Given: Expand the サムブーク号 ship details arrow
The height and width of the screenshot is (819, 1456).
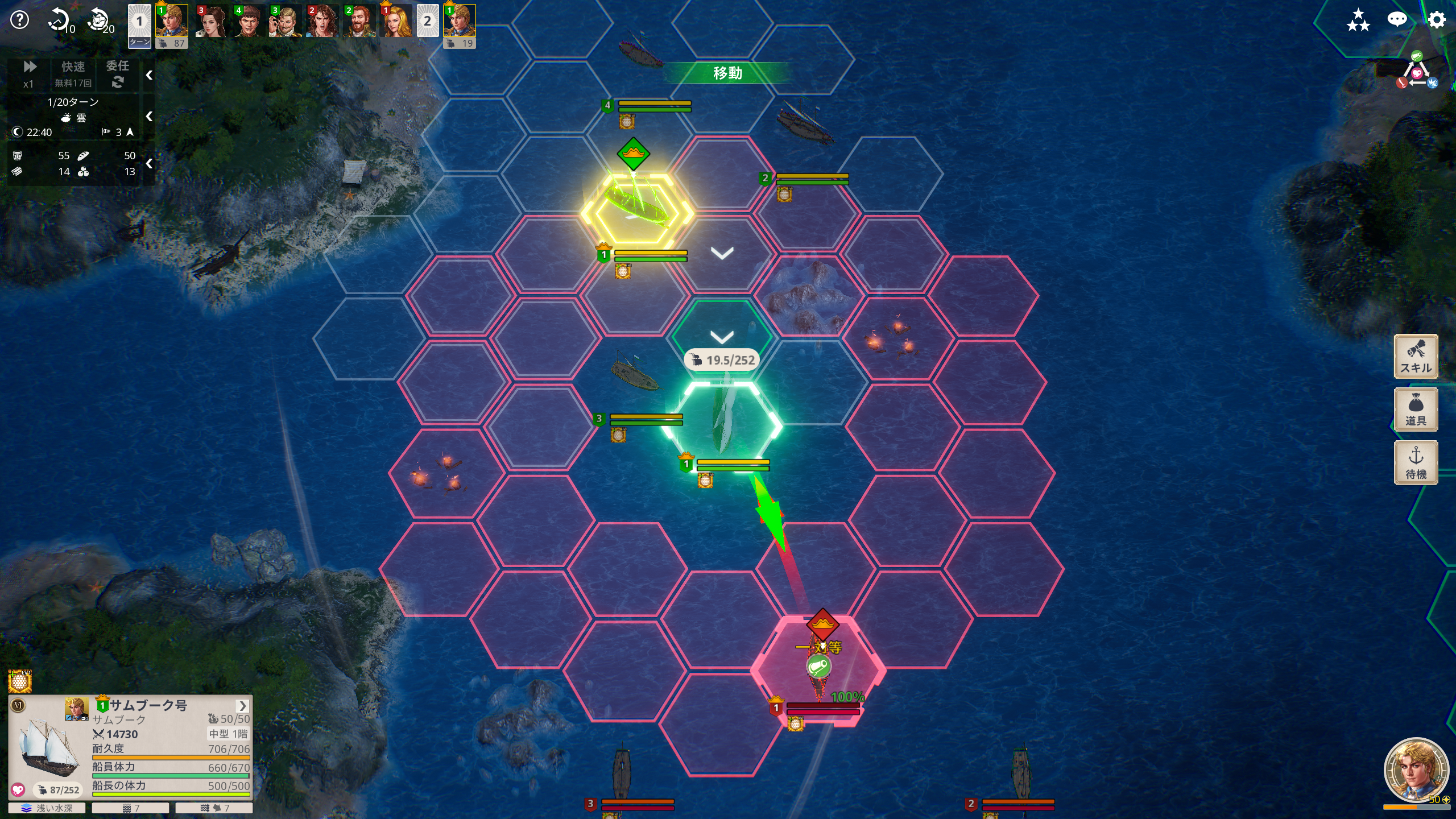Looking at the screenshot, I should click(x=243, y=706).
